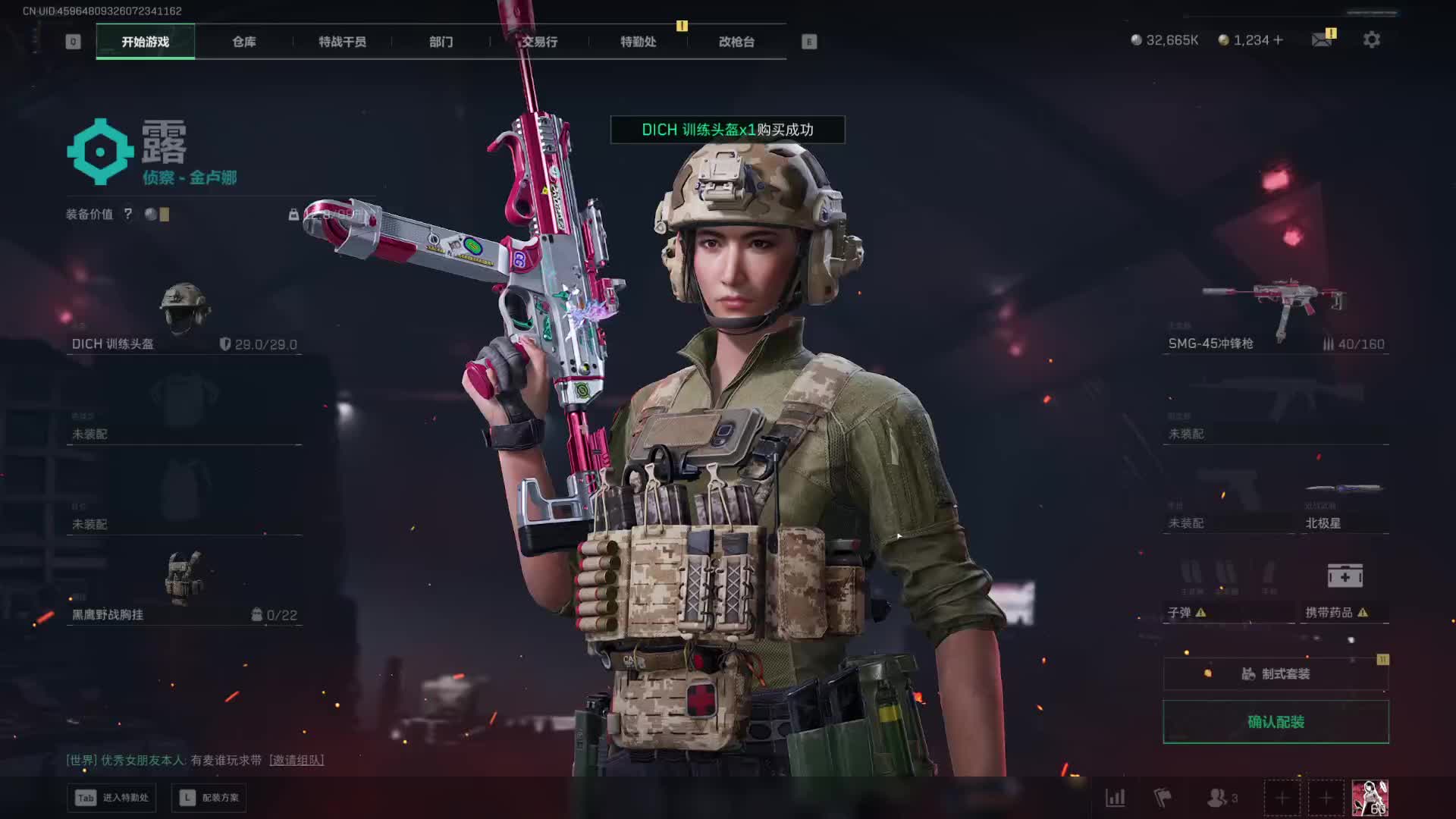Switch to the 特勤处 tab
1456x819 pixels.
tap(638, 42)
